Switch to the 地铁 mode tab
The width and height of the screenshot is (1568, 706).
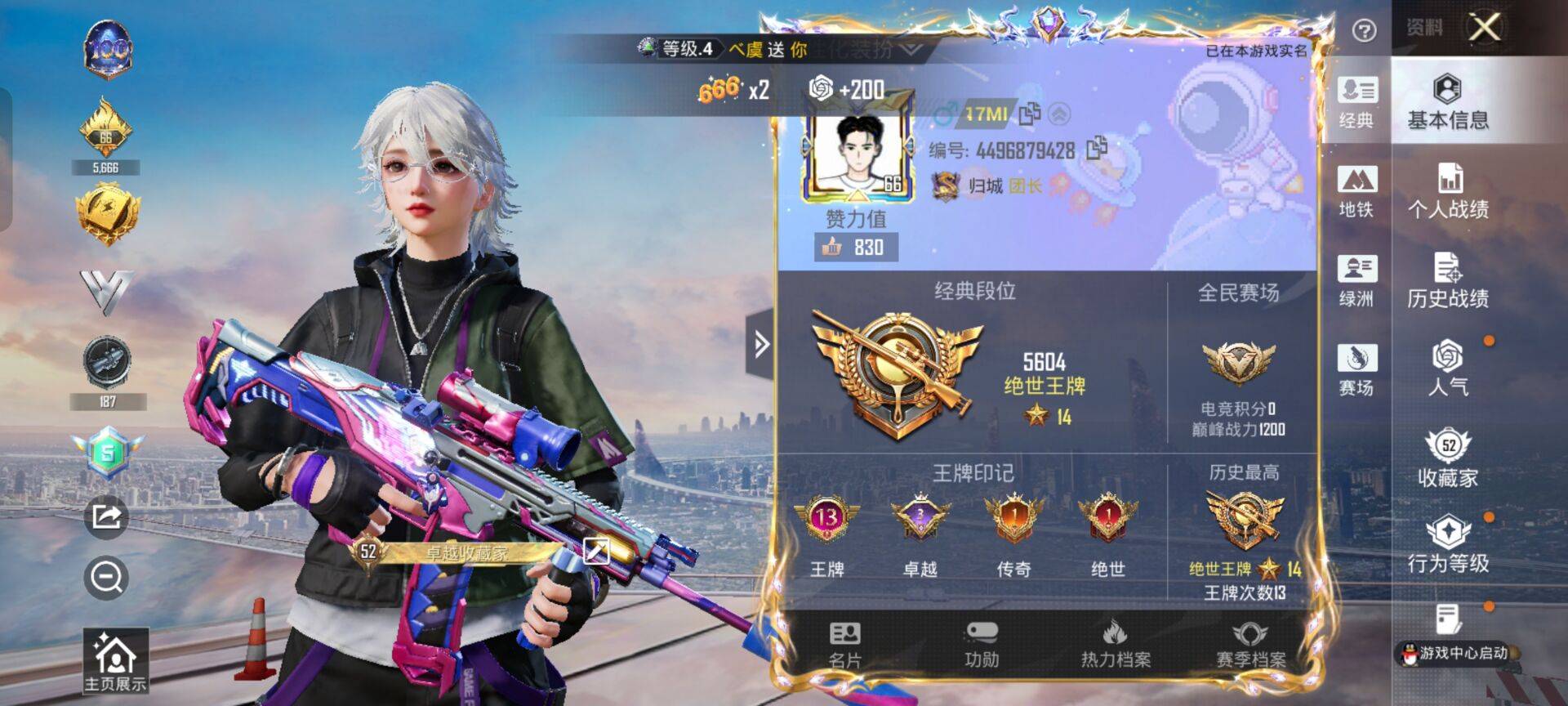pos(1356,191)
